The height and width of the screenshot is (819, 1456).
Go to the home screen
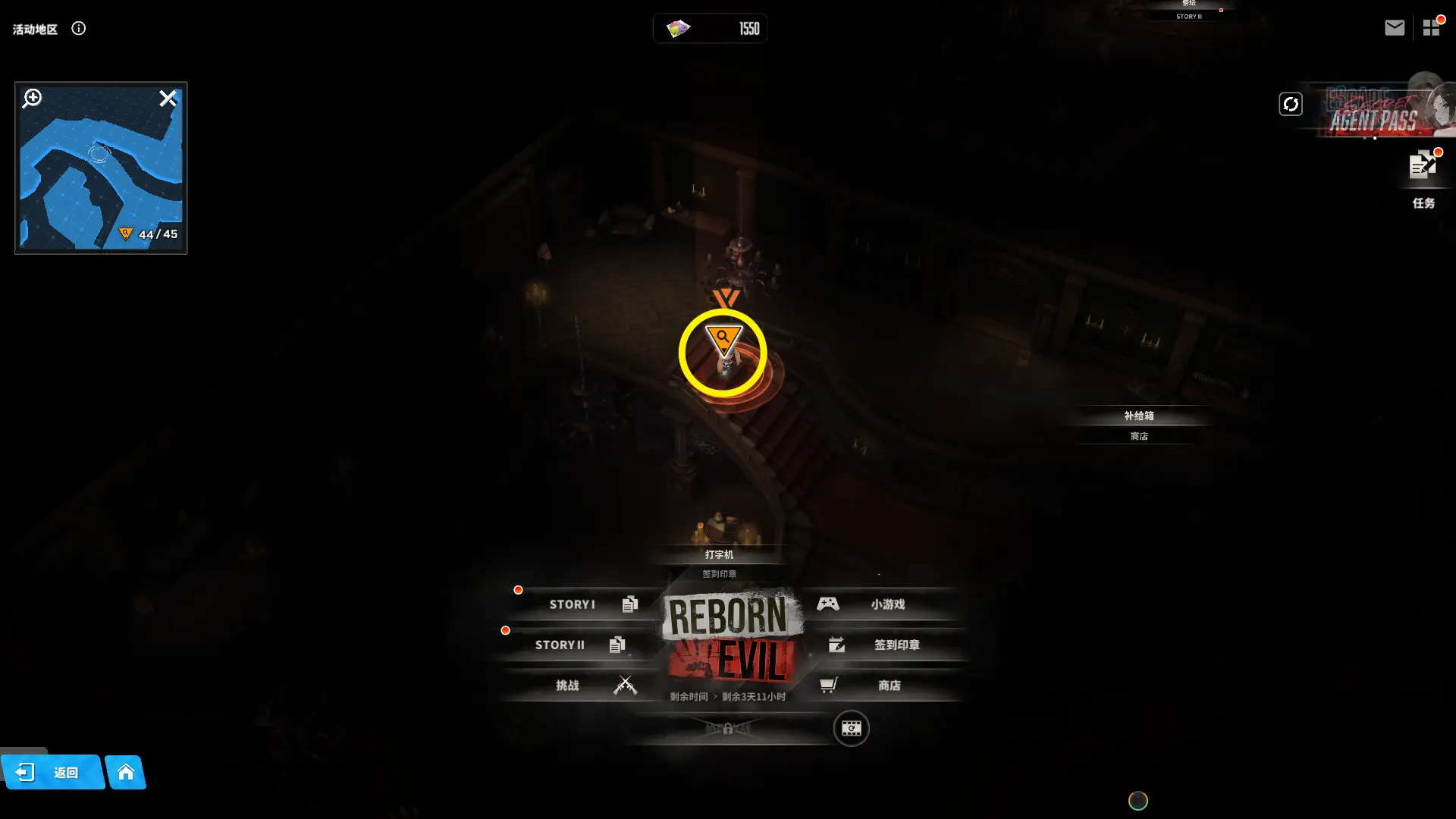[x=126, y=772]
